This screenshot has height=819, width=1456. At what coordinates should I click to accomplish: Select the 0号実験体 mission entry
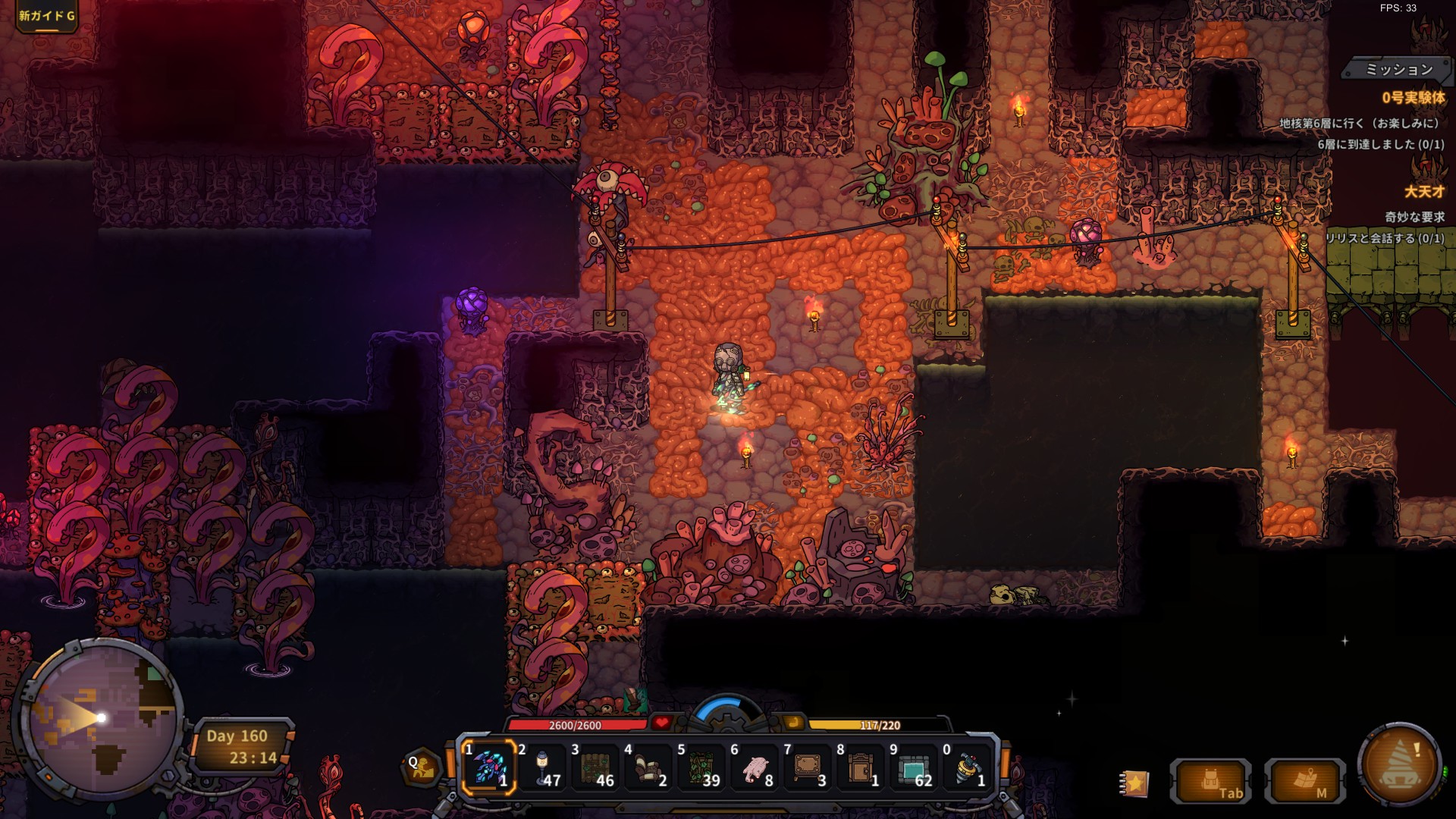pyautogui.click(x=1412, y=98)
